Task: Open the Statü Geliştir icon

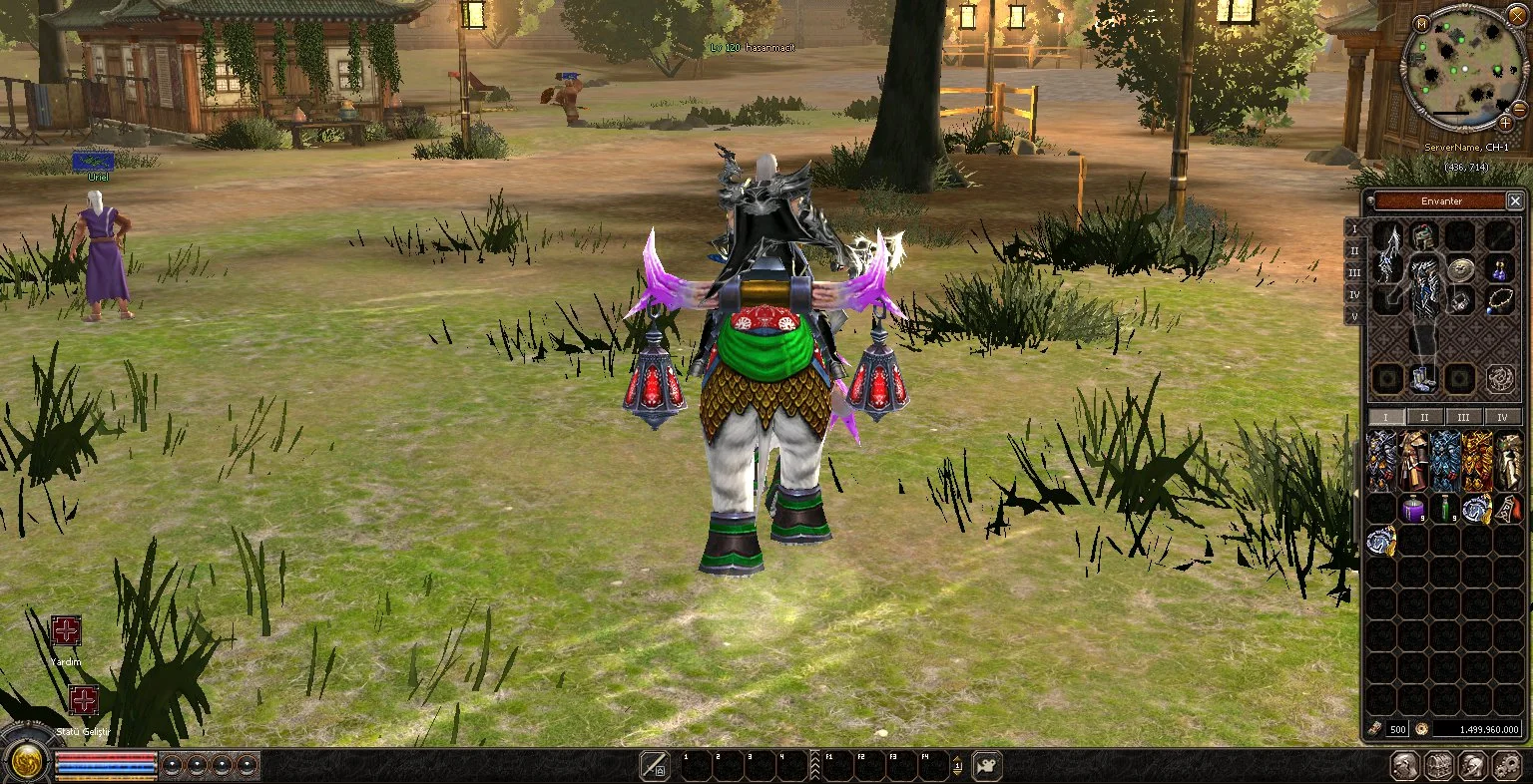Action: [x=84, y=700]
